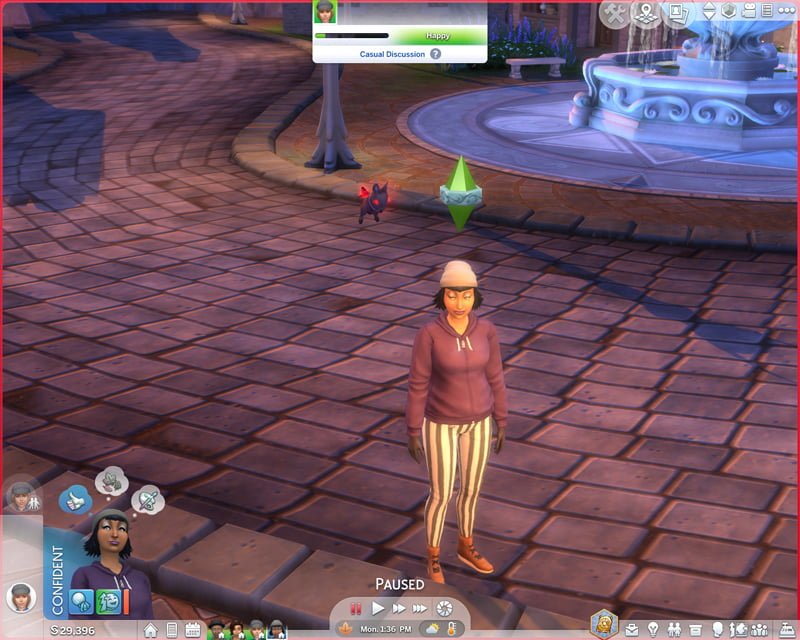Open the Casual Discussion help question mark
The width and height of the screenshot is (800, 640).
(x=435, y=54)
